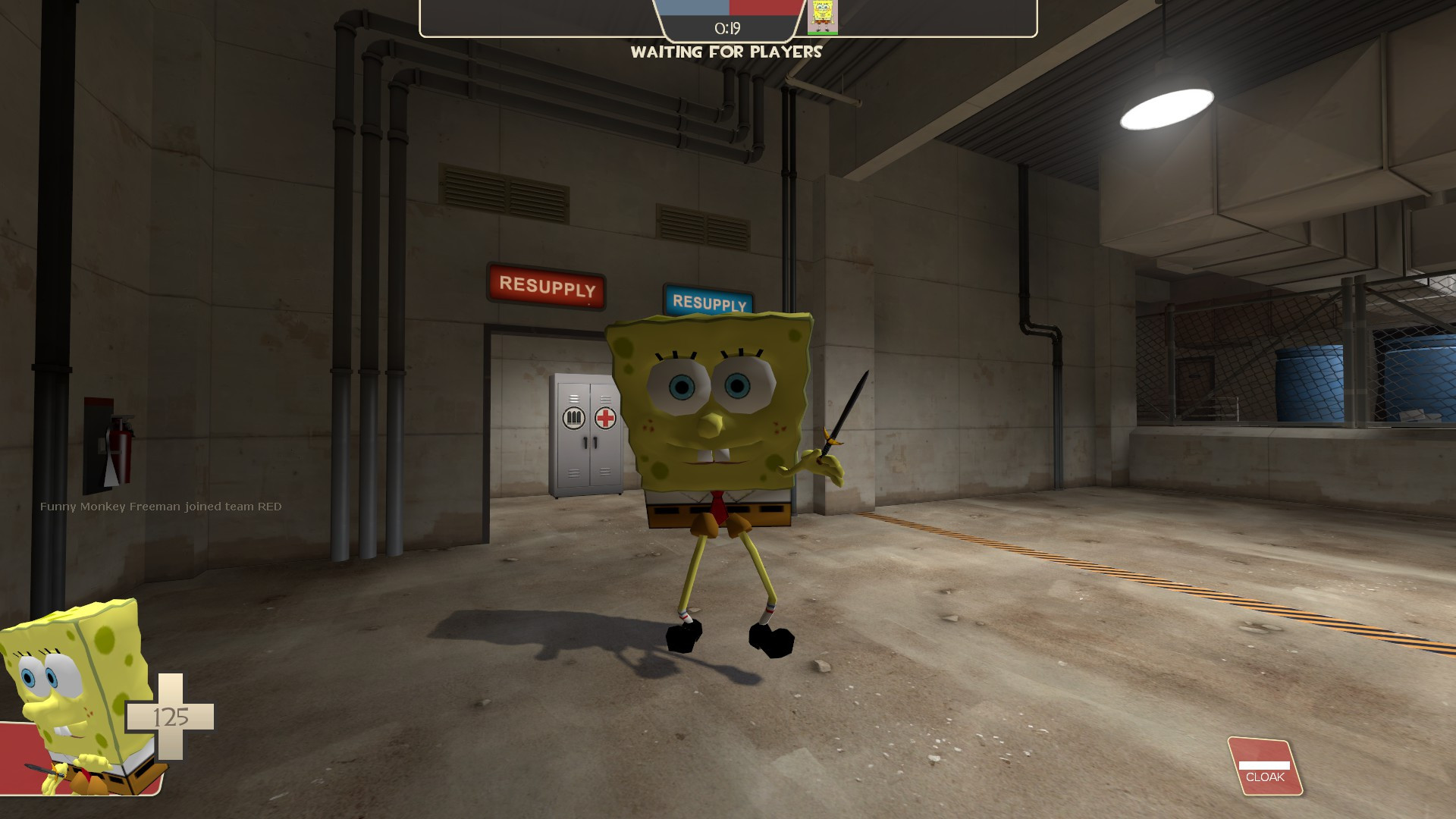Select the ammo icon on the left locker door
This screenshot has height=819, width=1456.
(573, 417)
